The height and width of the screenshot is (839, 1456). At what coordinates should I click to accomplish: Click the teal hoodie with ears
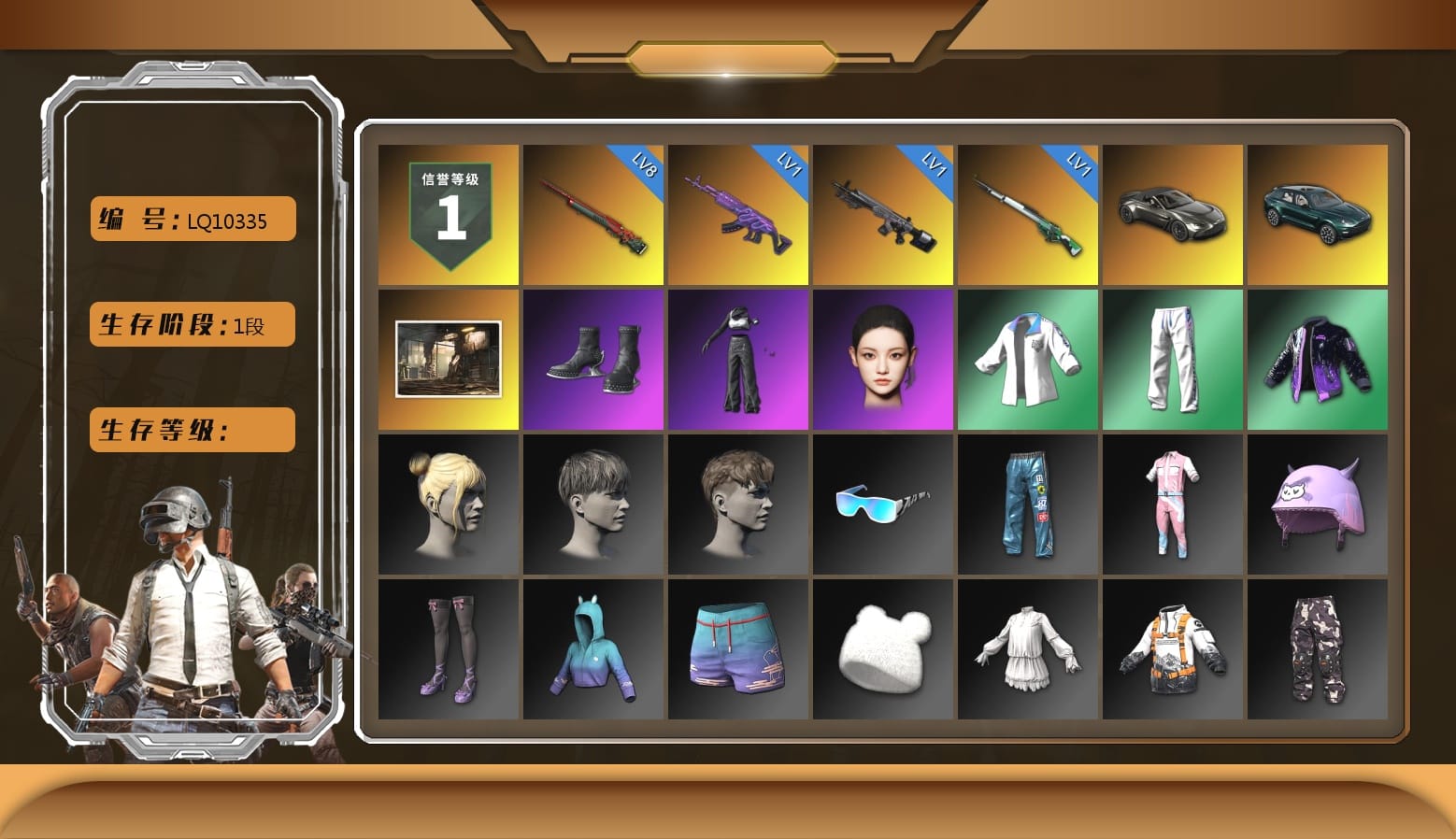tap(592, 649)
